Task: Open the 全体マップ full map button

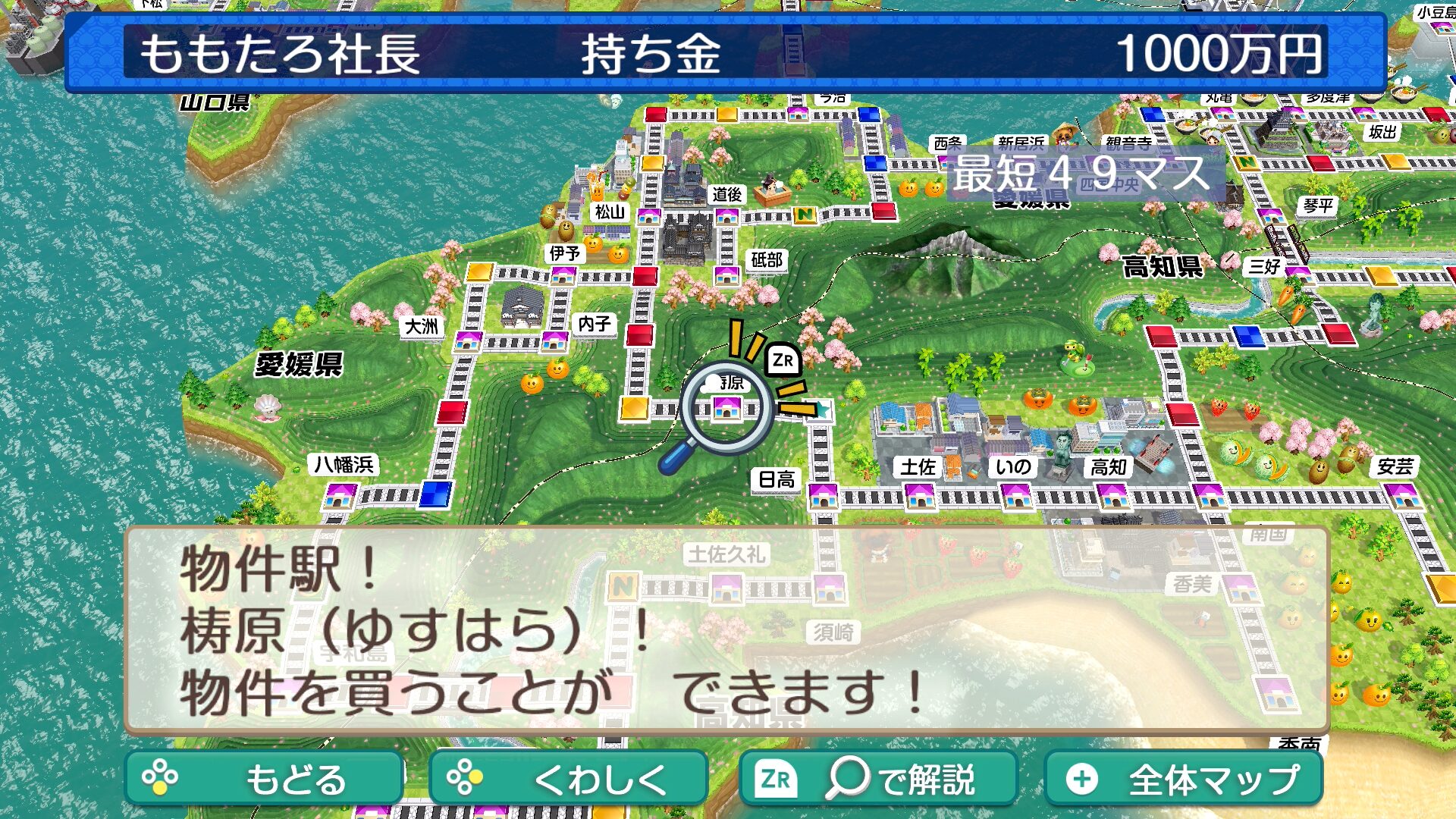Action: (1184, 778)
